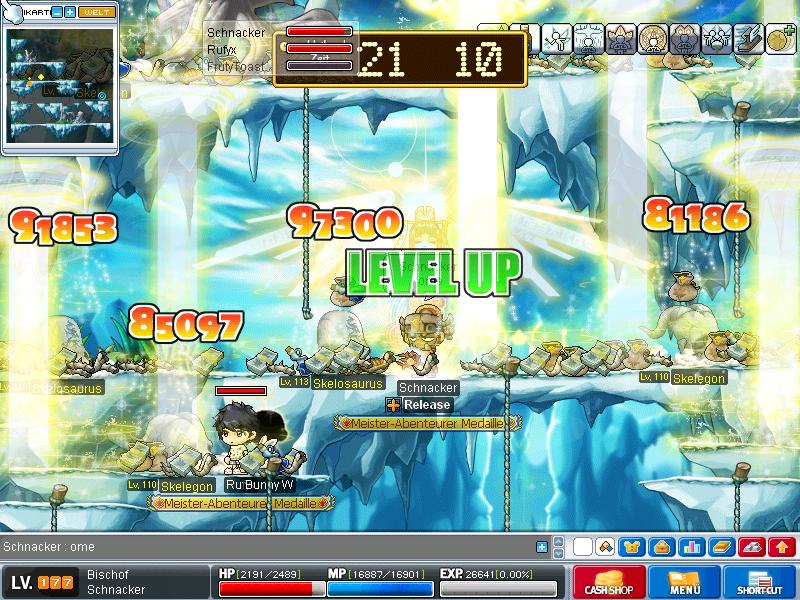Click the red up-arrow quick button
This screenshot has width=800, height=600.
click(782, 547)
